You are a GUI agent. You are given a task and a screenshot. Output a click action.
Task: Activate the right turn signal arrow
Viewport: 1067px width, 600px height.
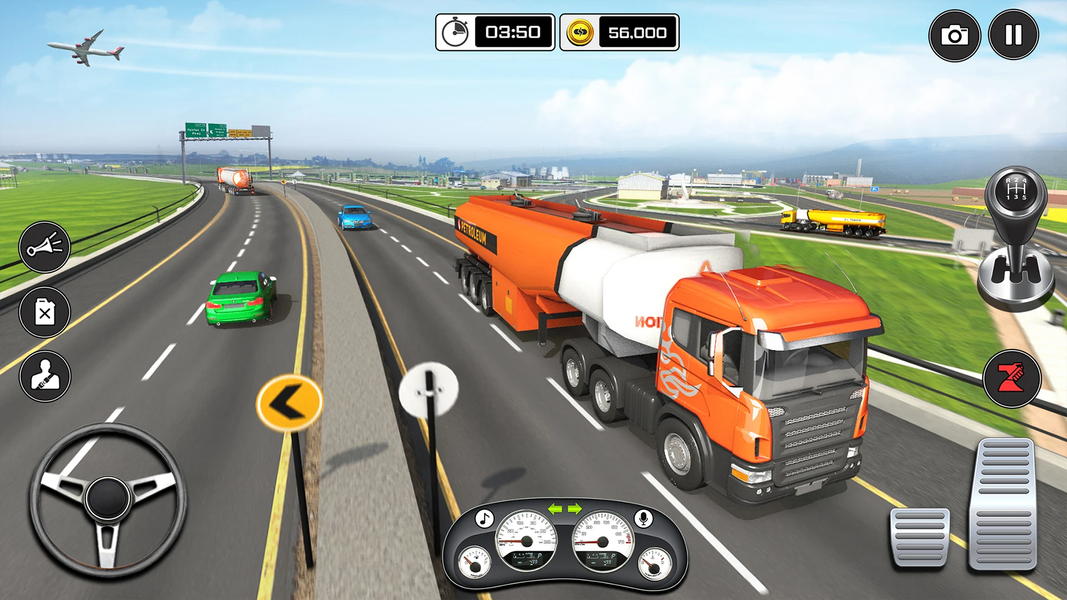click(x=575, y=509)
